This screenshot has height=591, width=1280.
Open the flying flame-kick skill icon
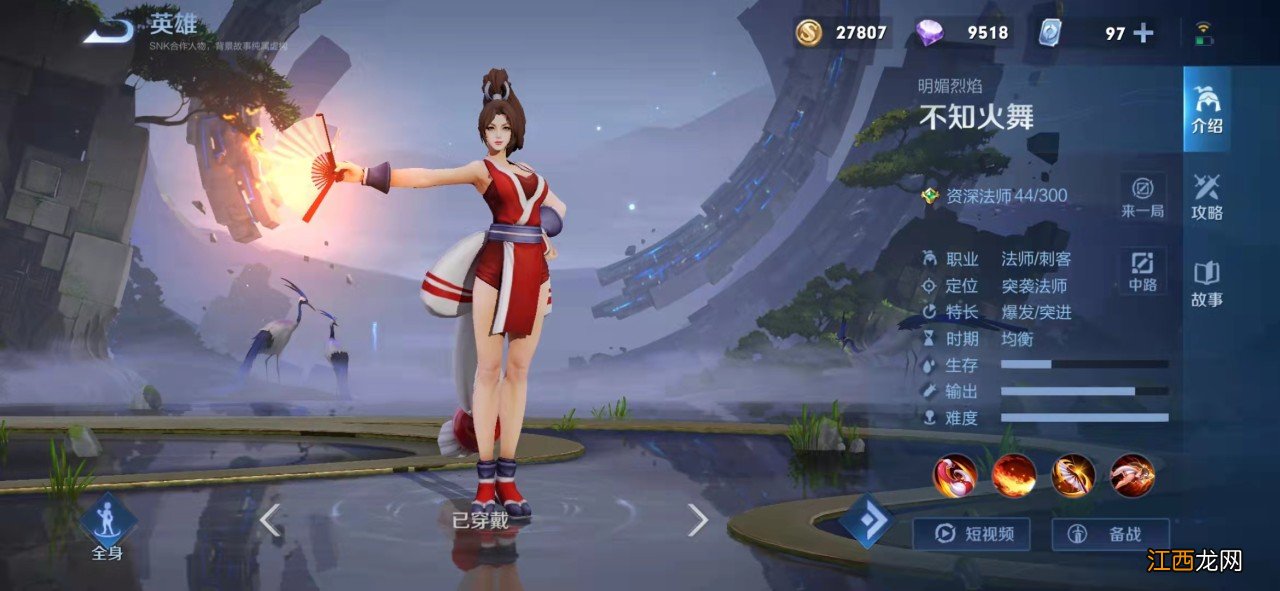click(1132, 475)
